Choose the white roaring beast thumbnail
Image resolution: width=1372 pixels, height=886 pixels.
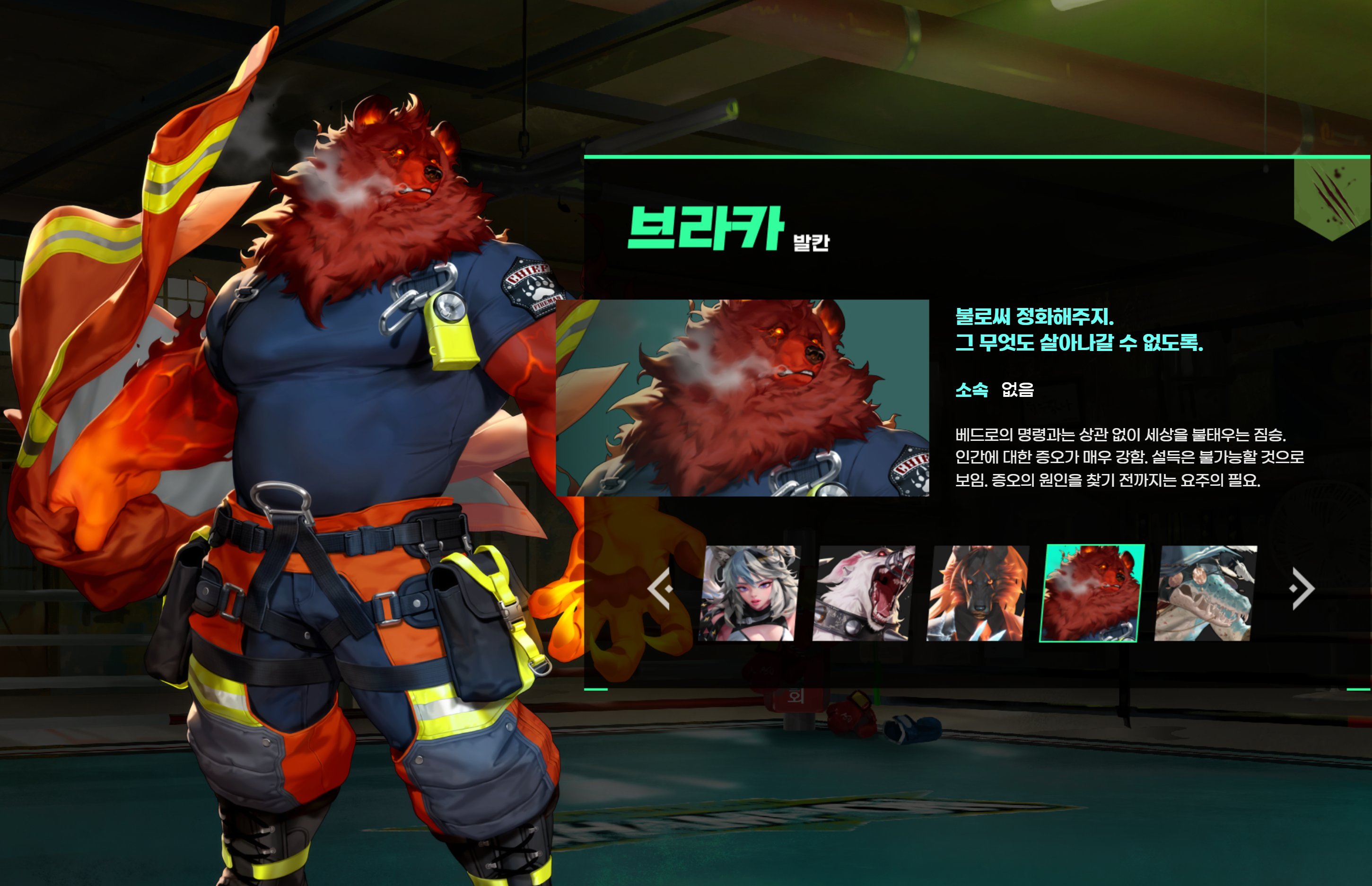point(863,593)
